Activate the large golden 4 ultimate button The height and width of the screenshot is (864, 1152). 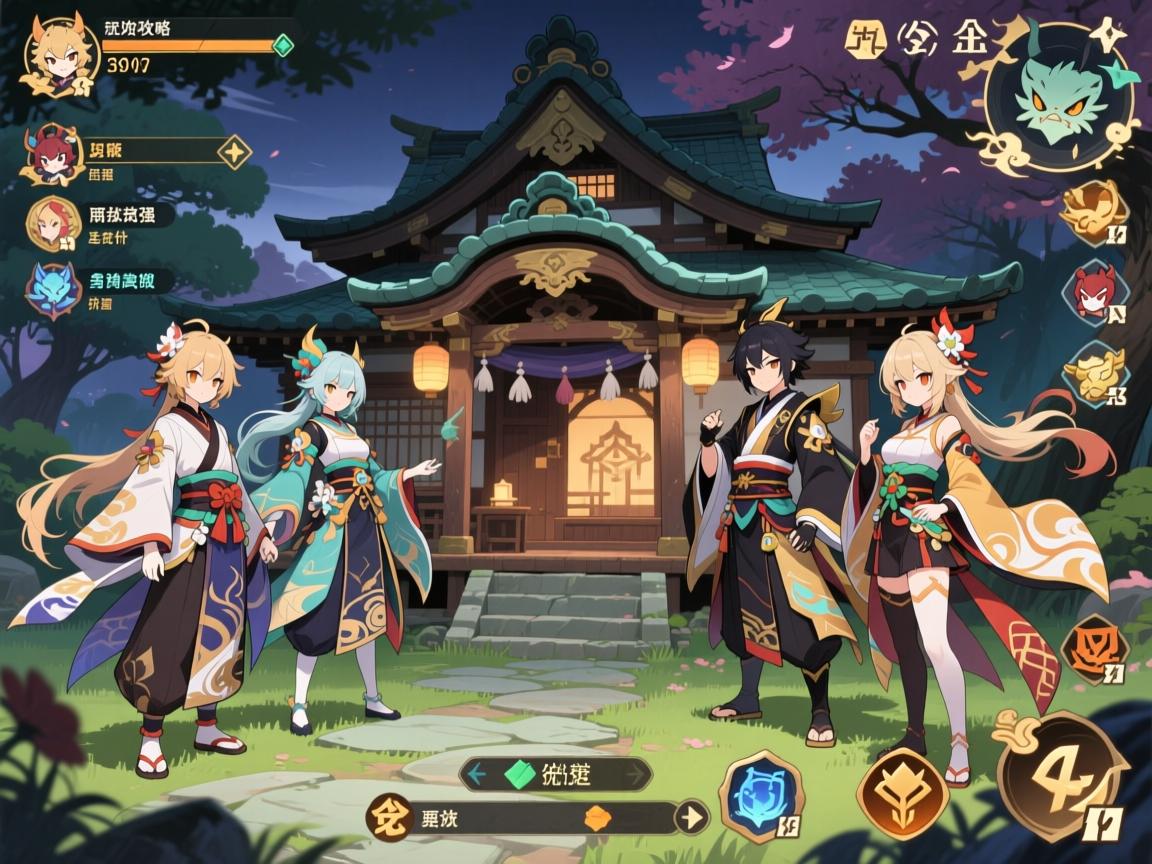1062,776
